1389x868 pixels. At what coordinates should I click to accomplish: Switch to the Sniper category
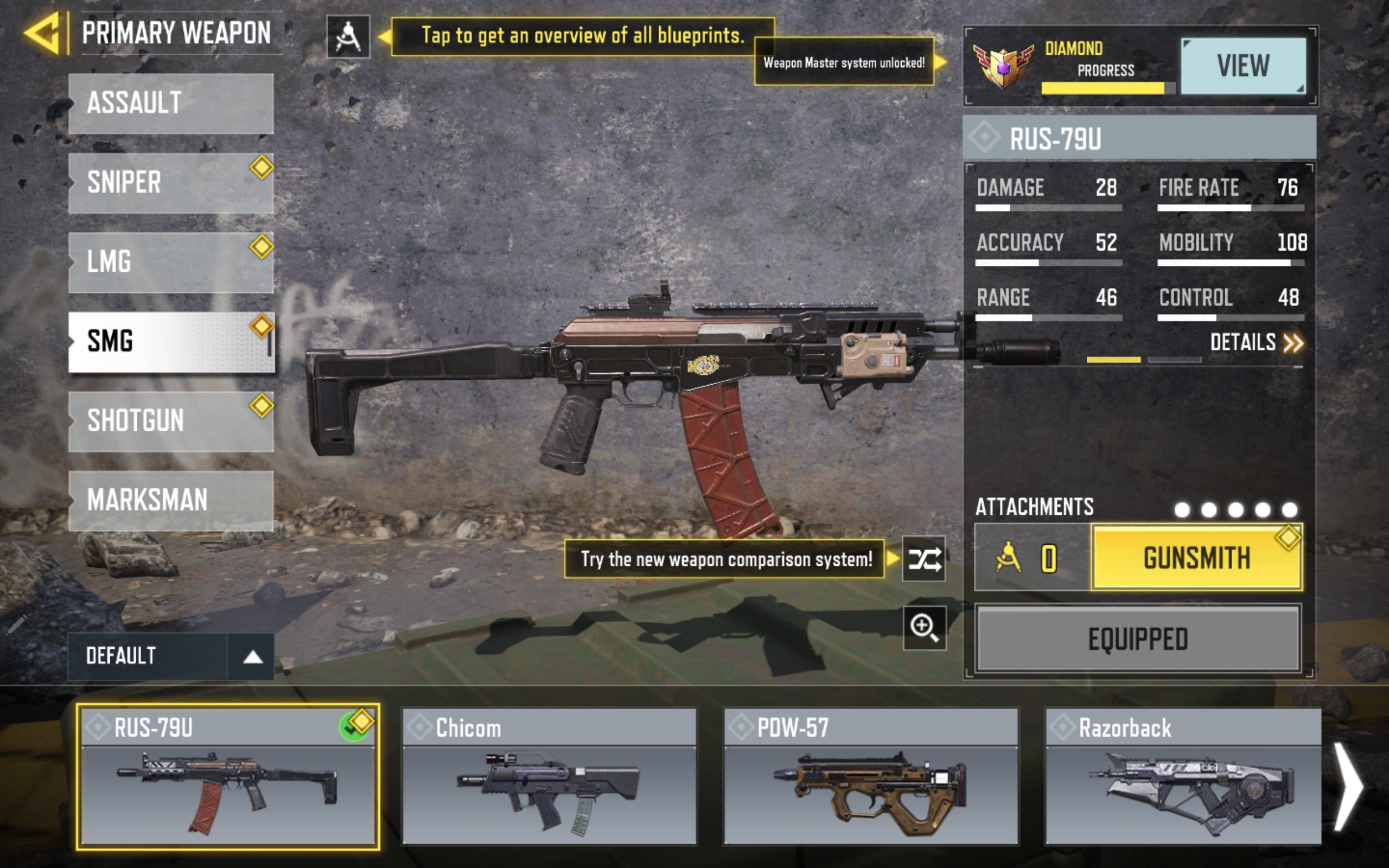point(170,183)
